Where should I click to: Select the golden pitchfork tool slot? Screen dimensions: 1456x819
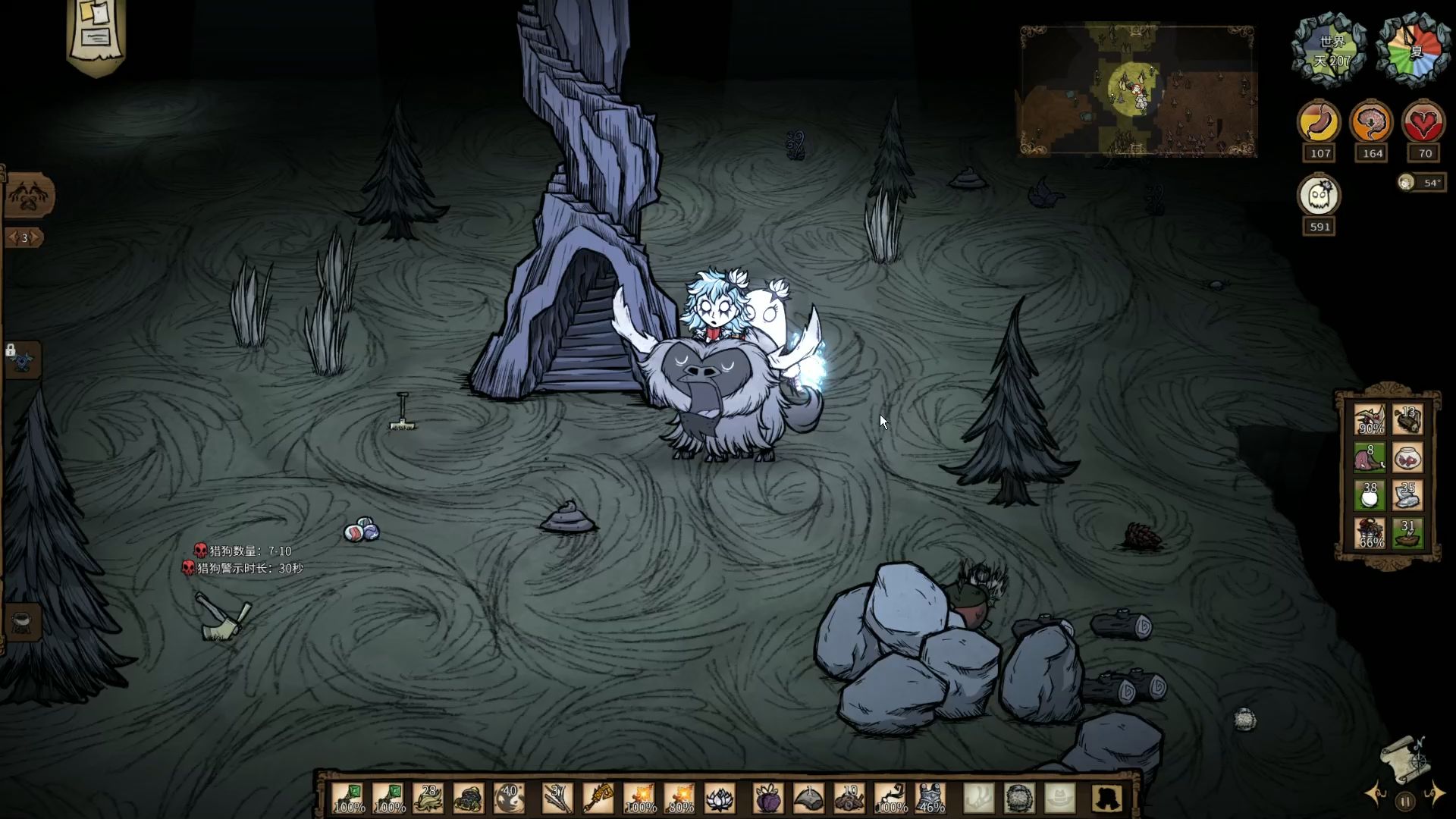tap(598, 798)
